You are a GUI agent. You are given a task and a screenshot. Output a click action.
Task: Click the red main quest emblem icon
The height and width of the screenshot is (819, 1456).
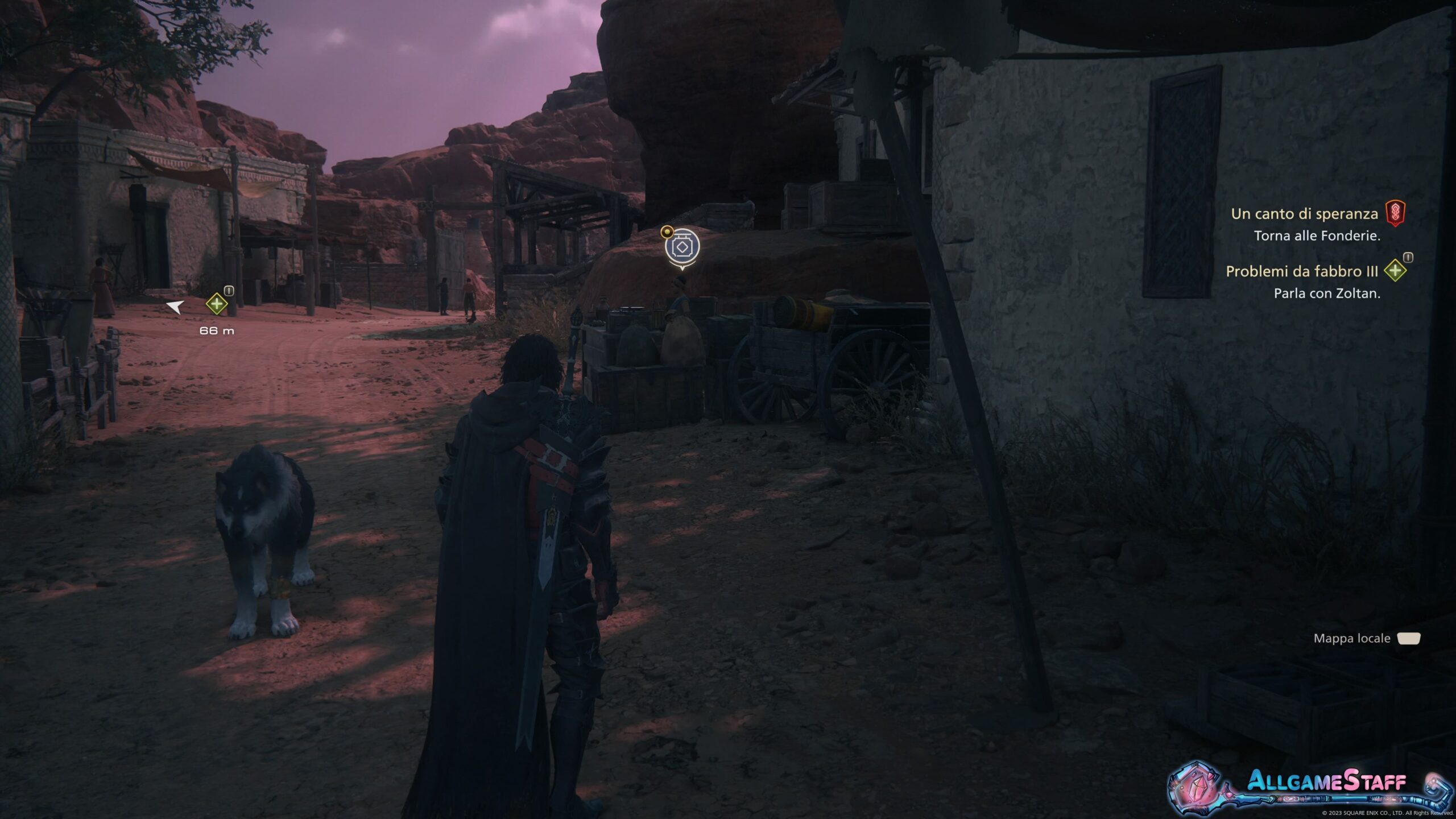tap(1395, 213)
